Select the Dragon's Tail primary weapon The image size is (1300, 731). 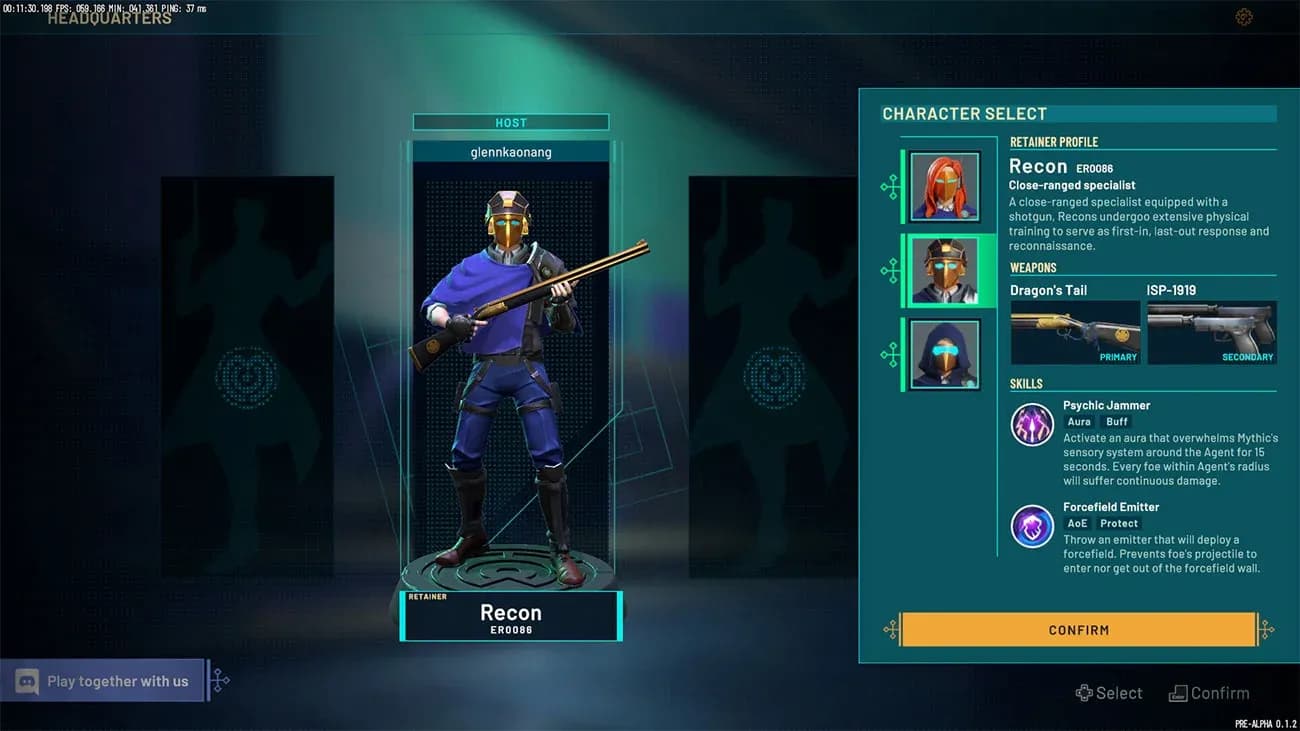tap(1075, 331)
